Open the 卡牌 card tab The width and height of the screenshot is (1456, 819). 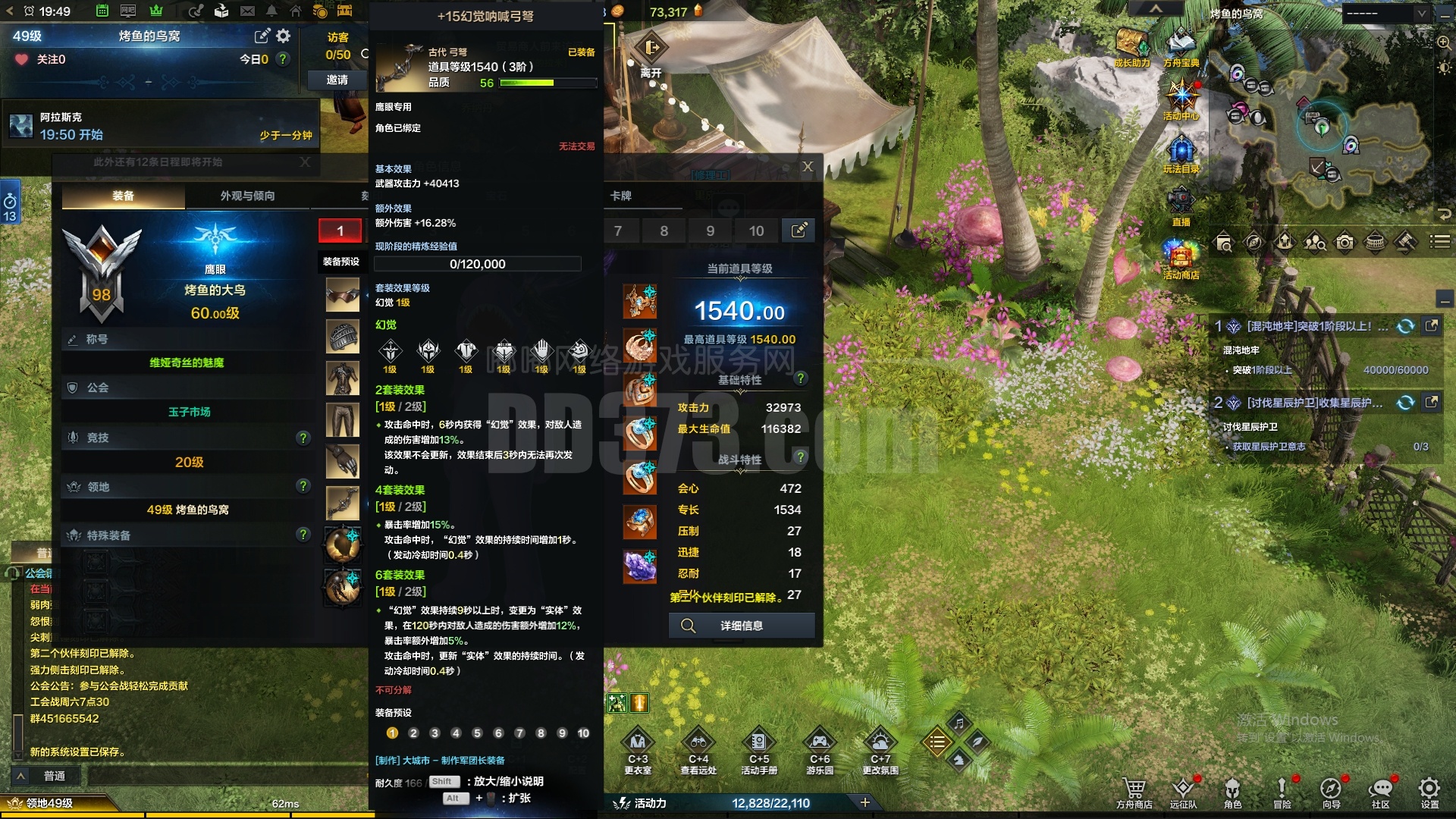tap(621, 196)
